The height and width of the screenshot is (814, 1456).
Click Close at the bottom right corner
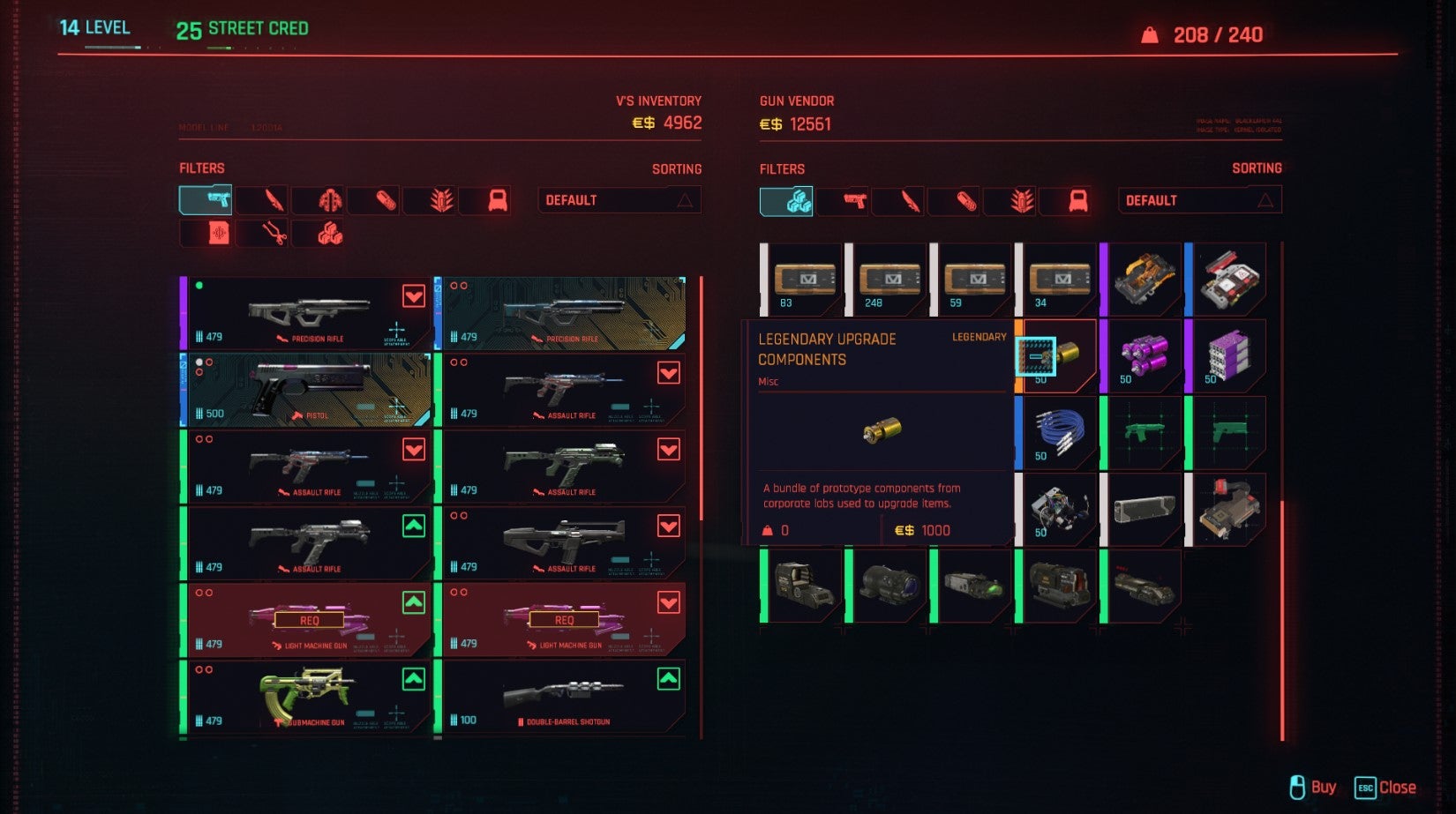[x=1397, y=786]
